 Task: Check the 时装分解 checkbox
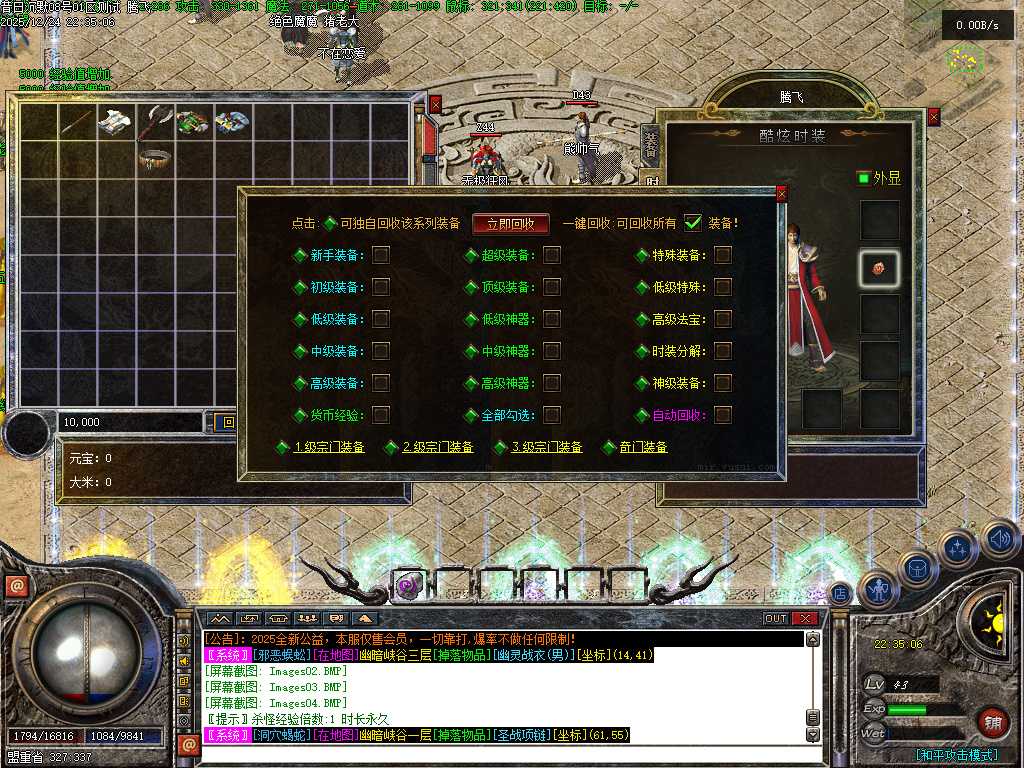[723, 351]
